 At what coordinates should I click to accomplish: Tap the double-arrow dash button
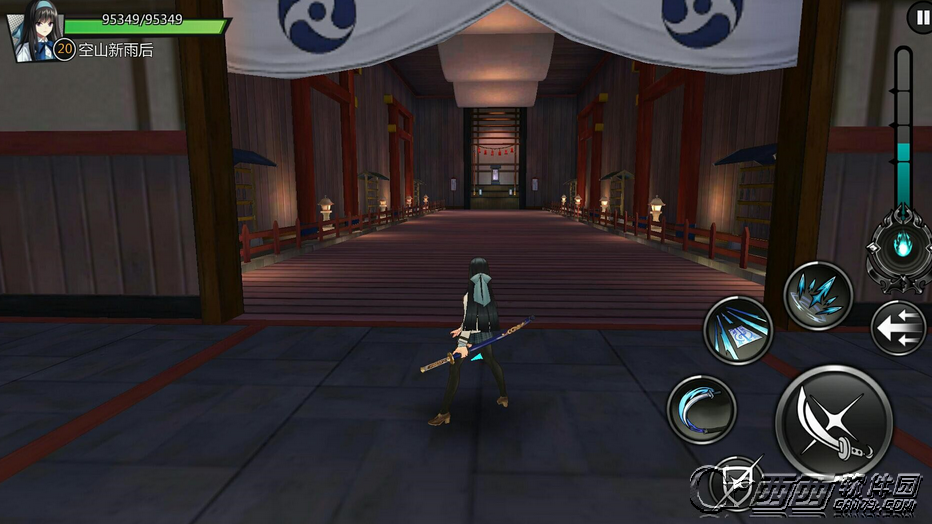[x=897, y=328]
